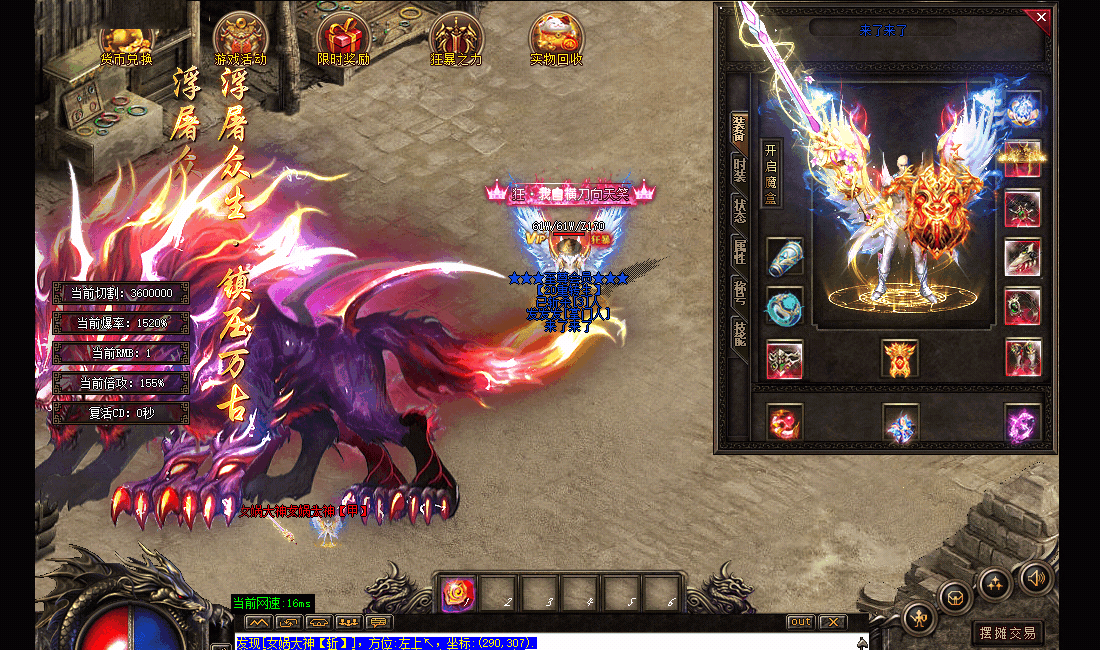Select the blue bracer equipment slot
The width and height of the screenshot is (1100, 650).
(785, 258)
